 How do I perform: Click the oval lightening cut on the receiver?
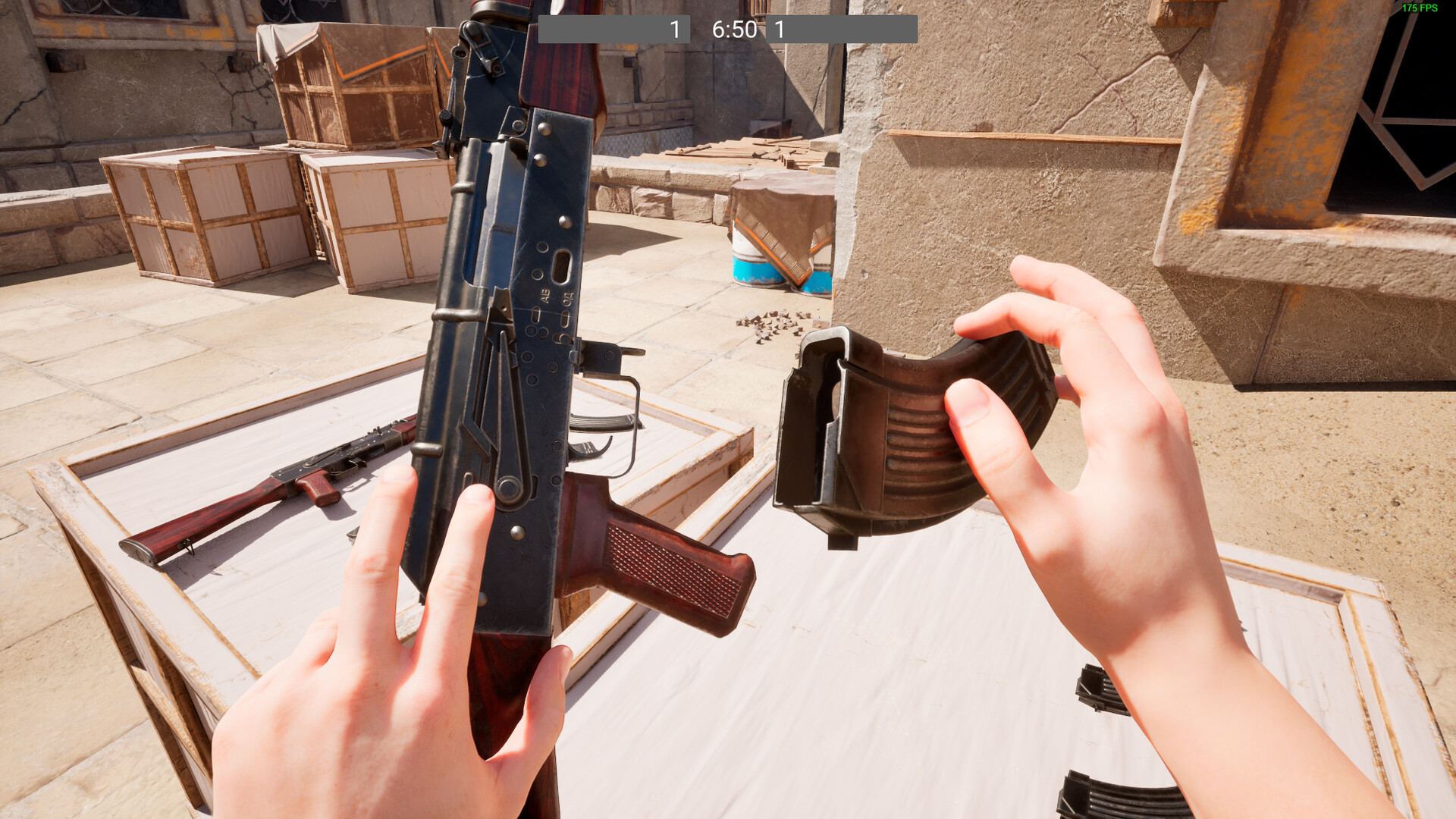click(x=561, y=265)
